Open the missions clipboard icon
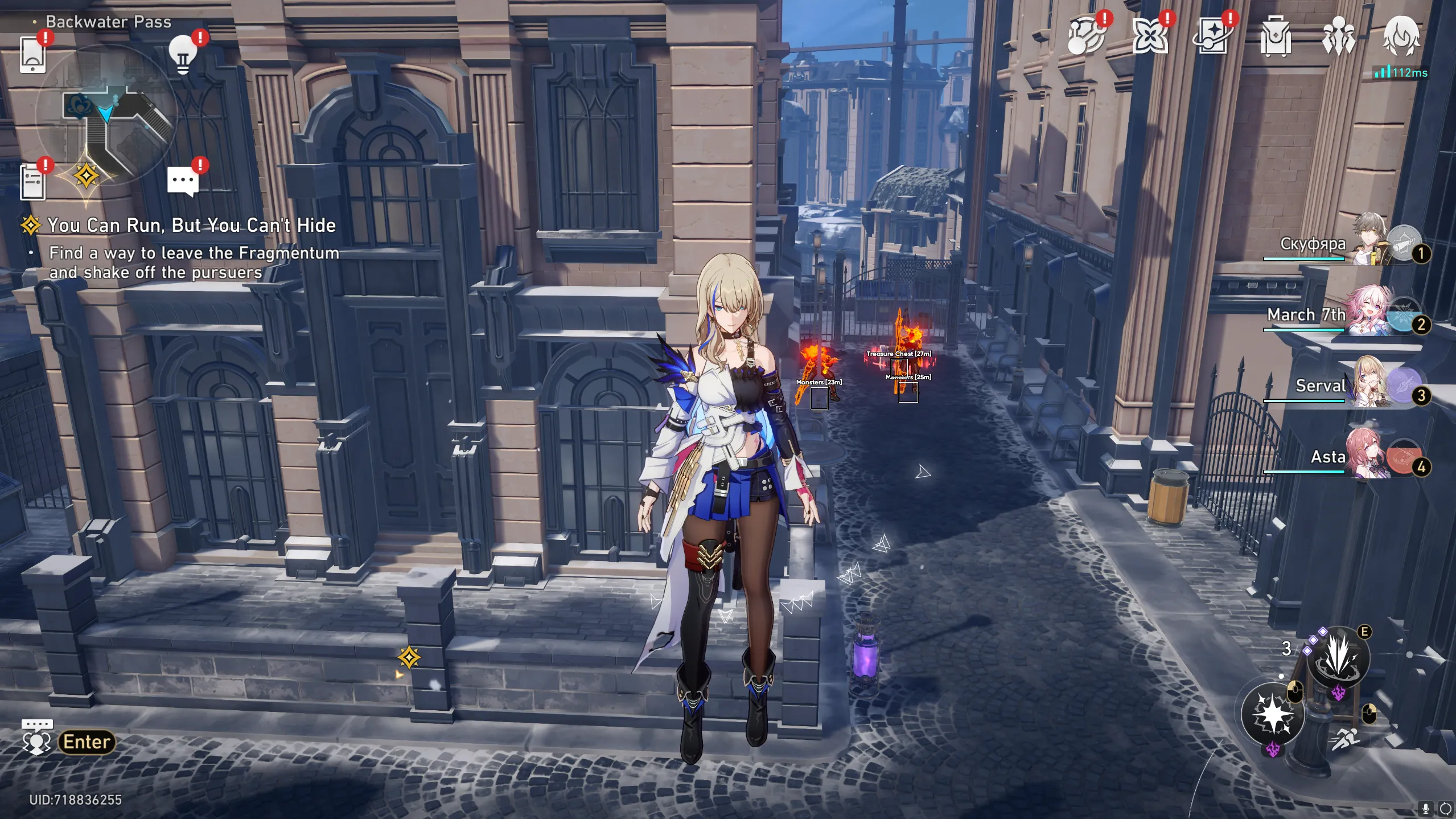The image size is (1456, 819). click(33, 182)
